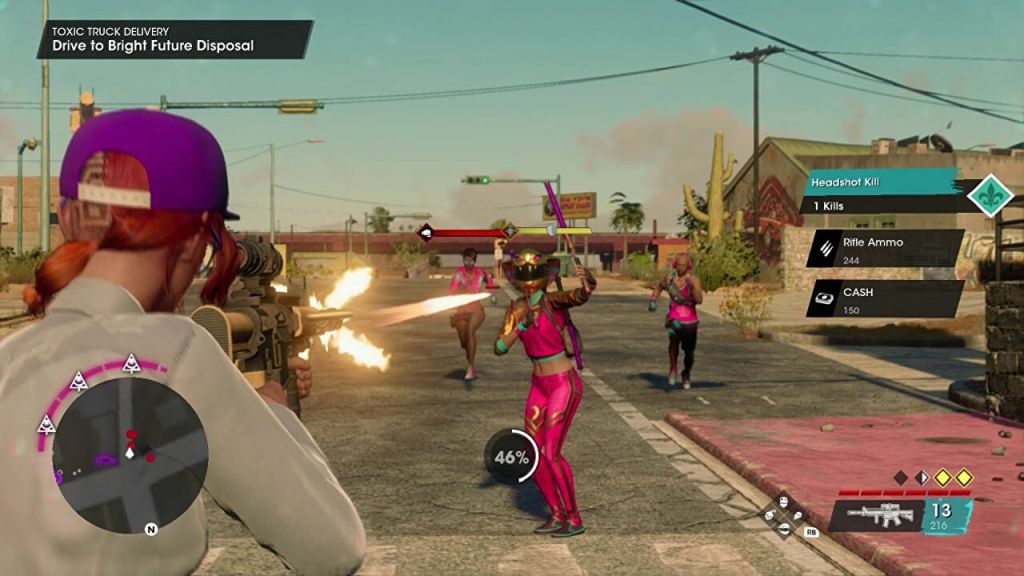Select the purple vehicle marker on minimap
This screenshot has width=1024, height=576.
tap(105, 460)
